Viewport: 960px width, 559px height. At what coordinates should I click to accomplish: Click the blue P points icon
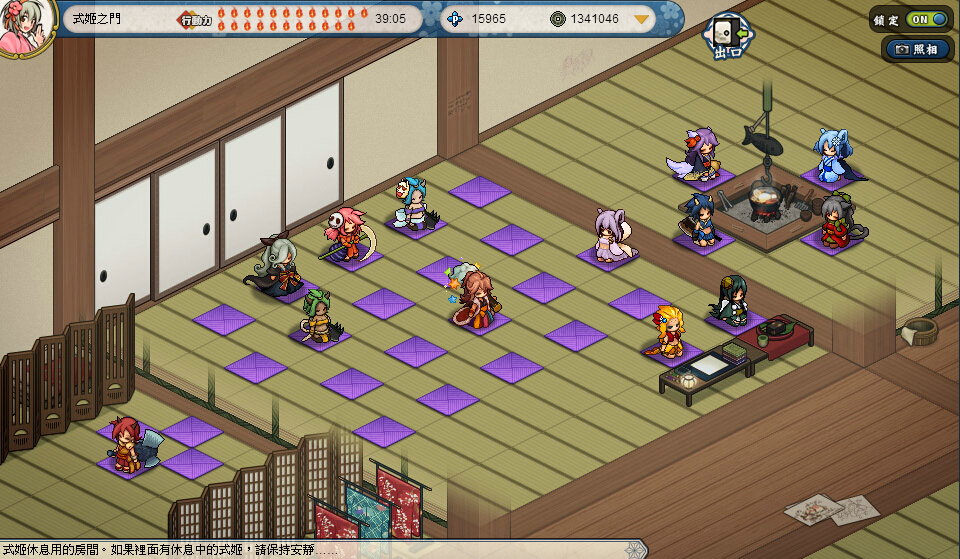455,19
